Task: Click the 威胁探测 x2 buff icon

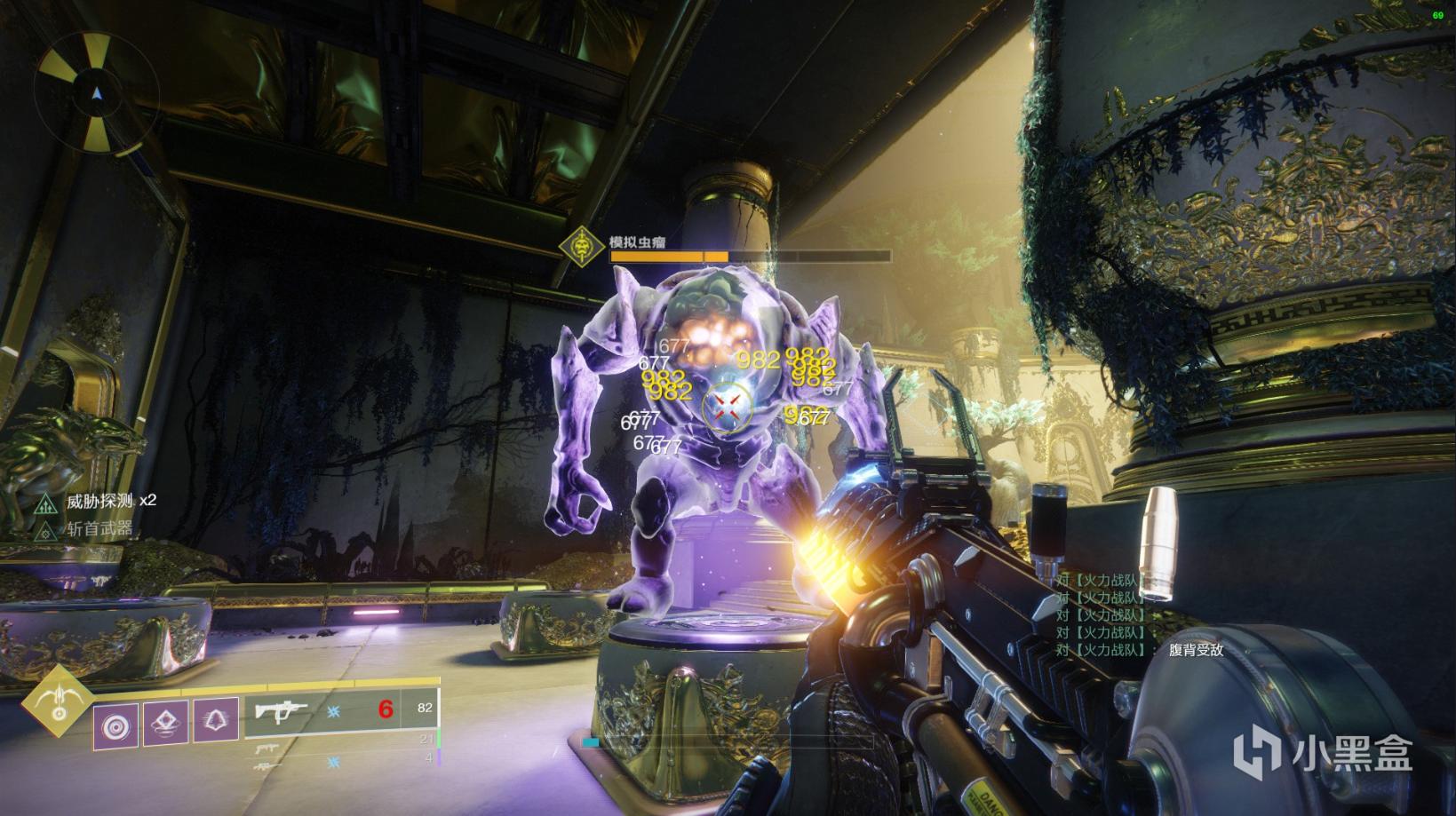Action: pos(46,503)
